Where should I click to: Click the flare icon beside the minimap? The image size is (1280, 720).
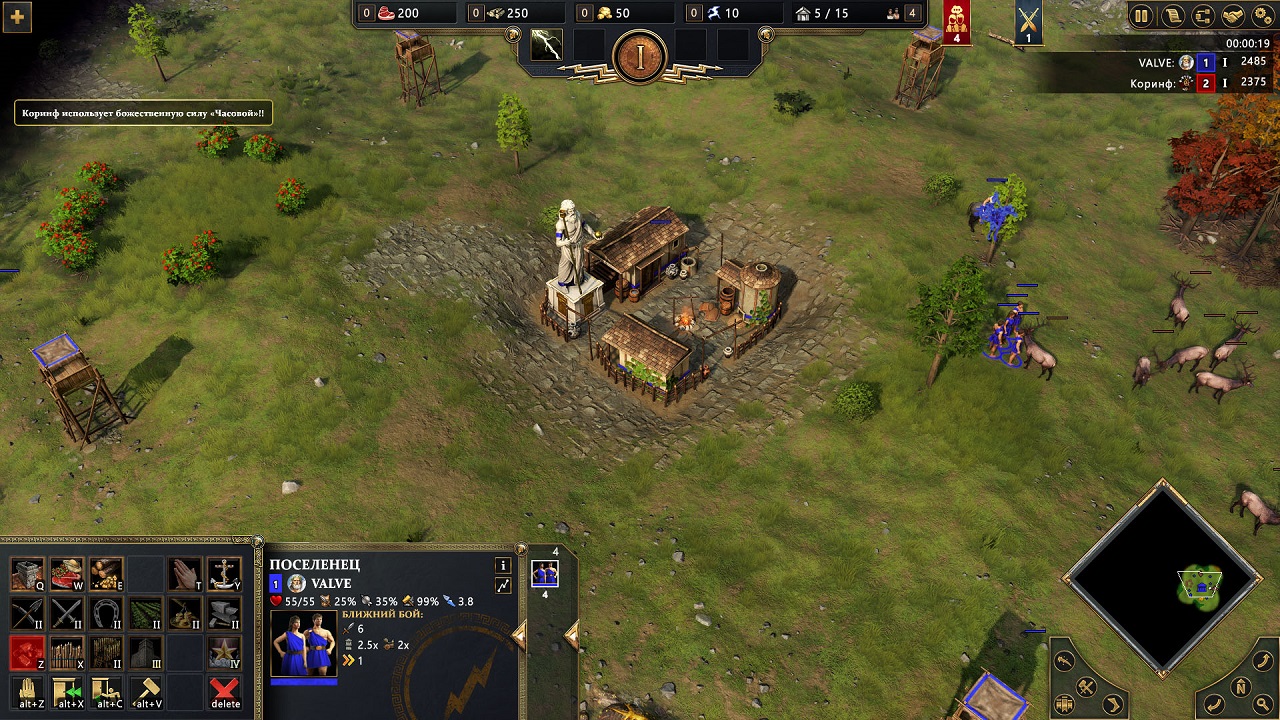click(x=1063, y=661)
